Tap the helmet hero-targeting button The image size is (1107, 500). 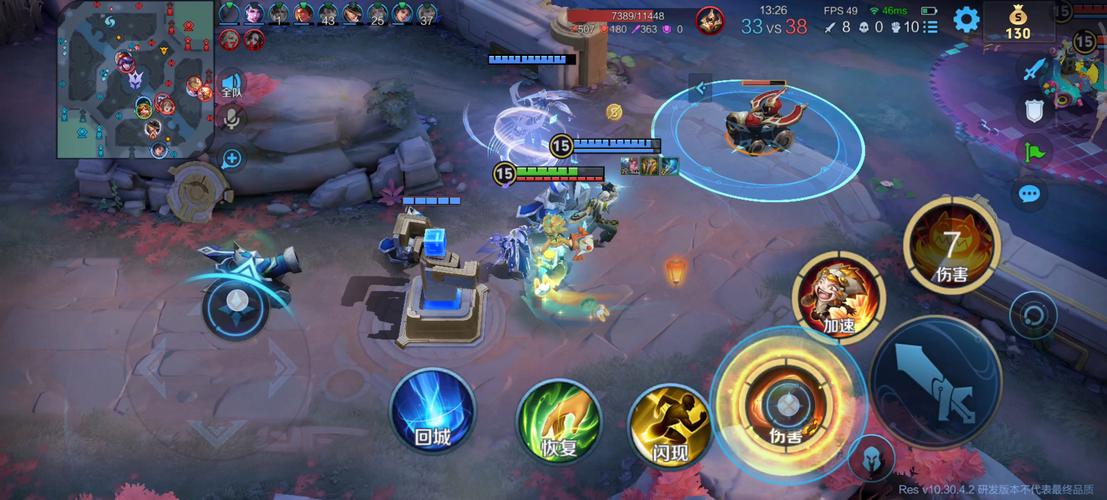click(871, 457)
